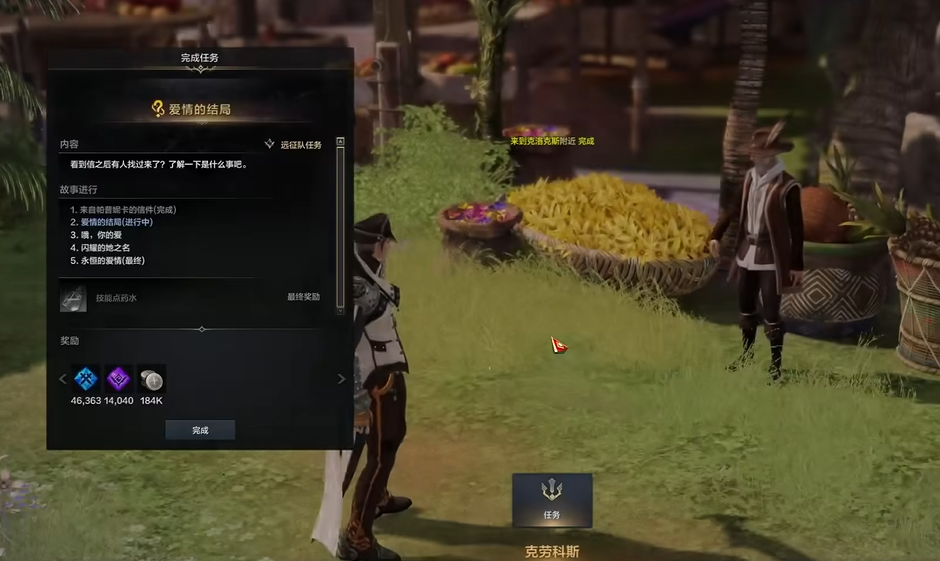The width and height of the screenshot is (940, 561).
Task: Select the blue crossed-tools reward icon
Action: point(86,379)
